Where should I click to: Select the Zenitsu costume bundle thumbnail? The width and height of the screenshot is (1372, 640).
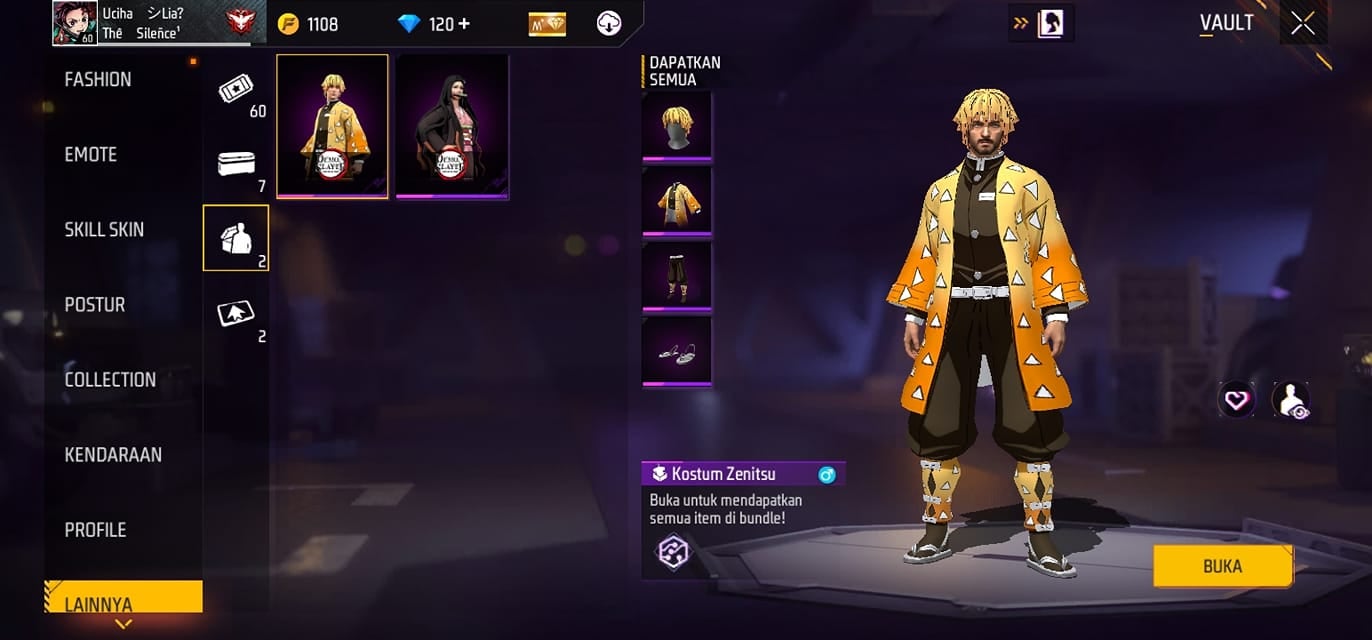click(x=333, y=126)
